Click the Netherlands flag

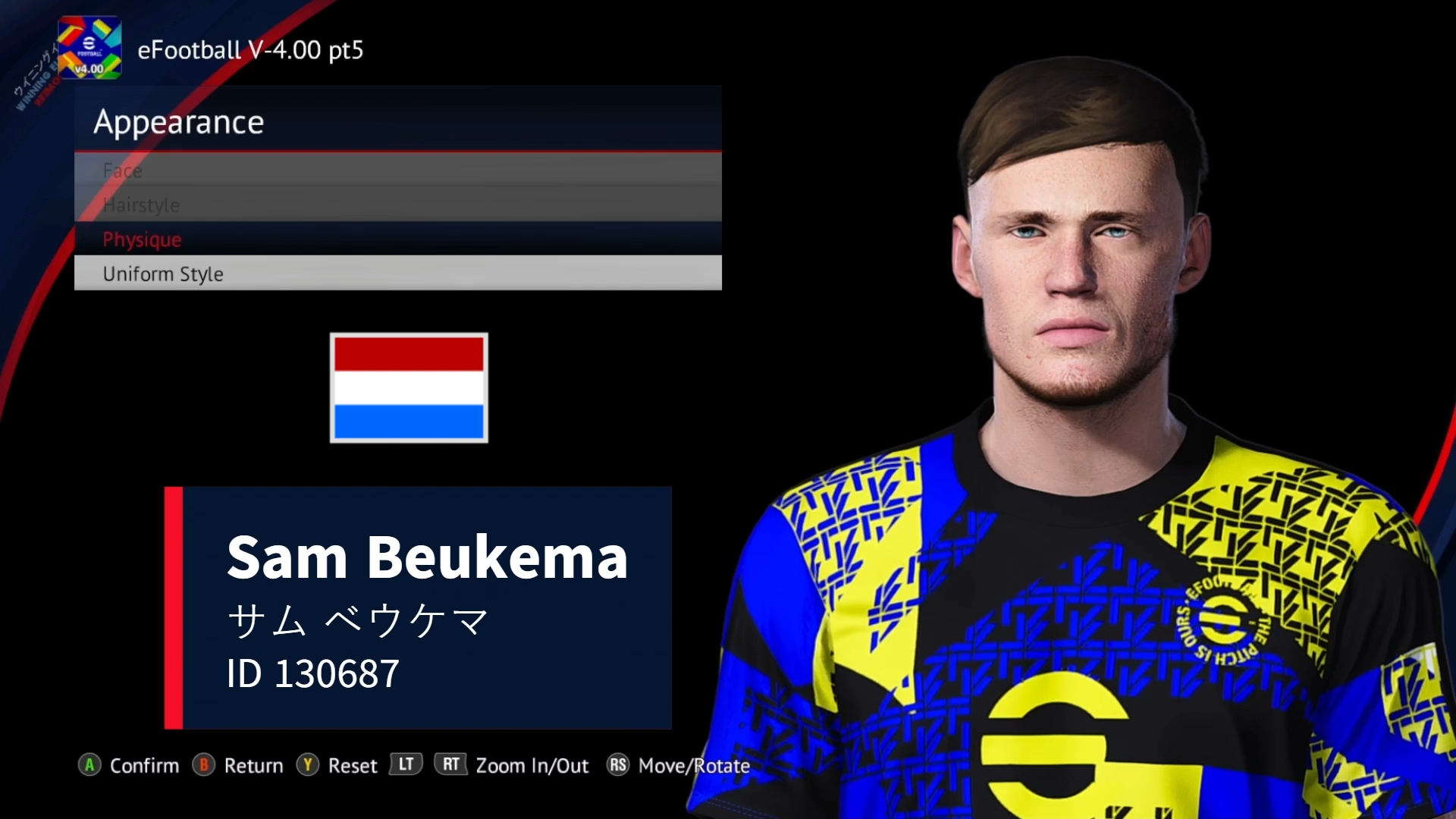(x=409, y=388)
